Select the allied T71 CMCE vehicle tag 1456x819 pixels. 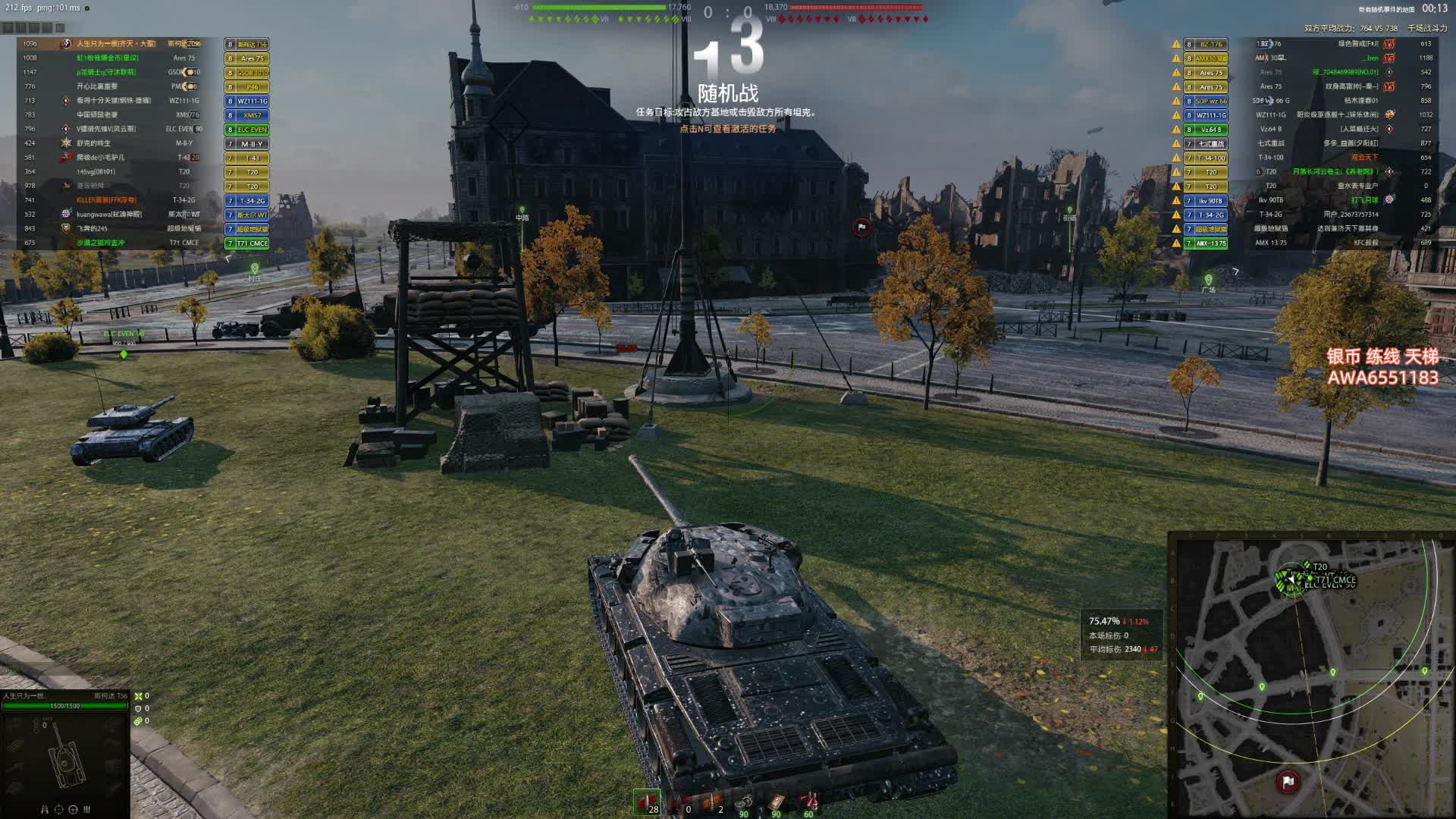click(x=248, y=243)
